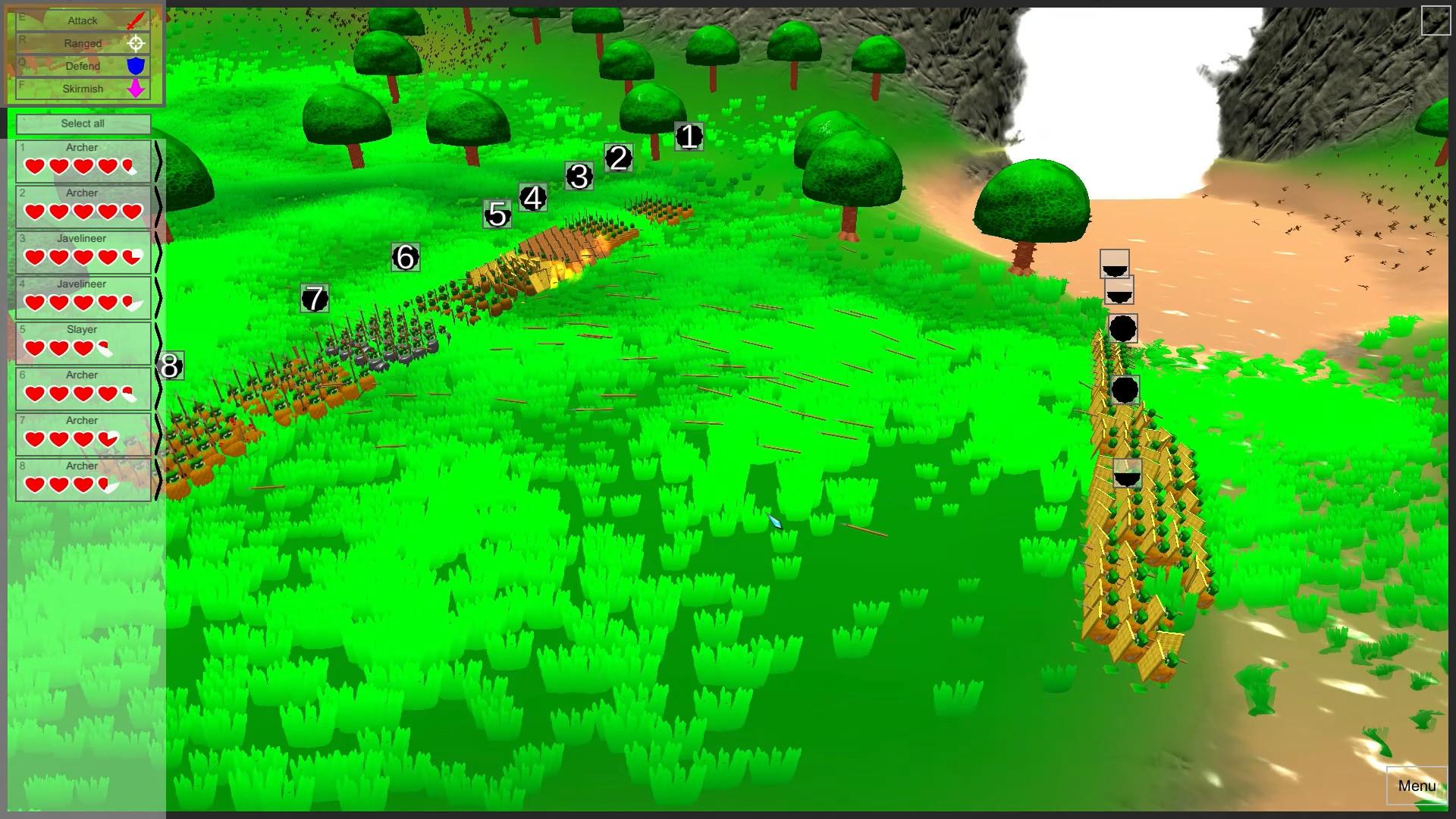This screenshot has width=1456, height=819.
Task: Toggle selection of unit 5 Slayer panel
Action: tap(82, 341)
